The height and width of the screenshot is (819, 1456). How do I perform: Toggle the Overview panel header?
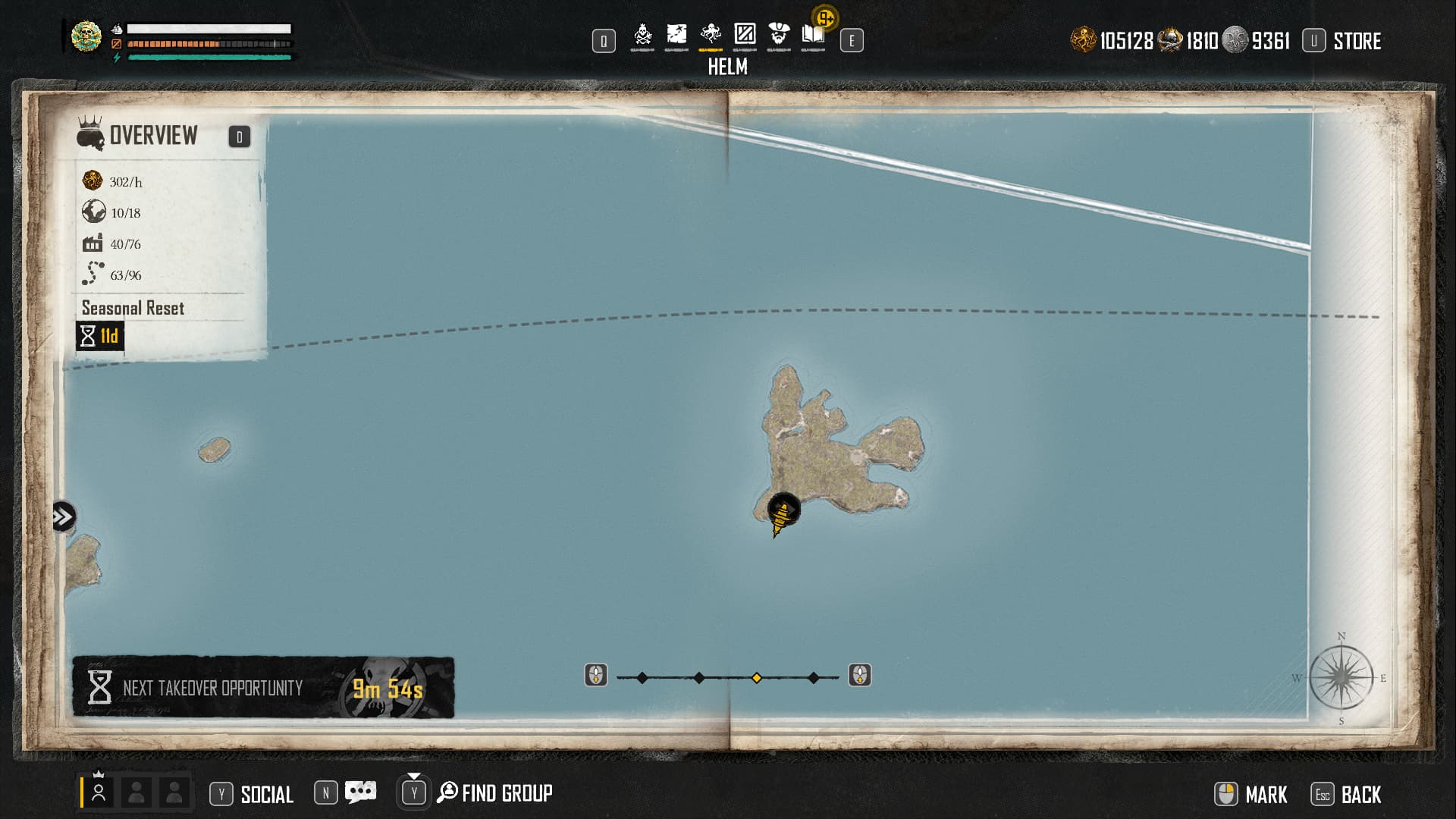(x=153, y=136)
